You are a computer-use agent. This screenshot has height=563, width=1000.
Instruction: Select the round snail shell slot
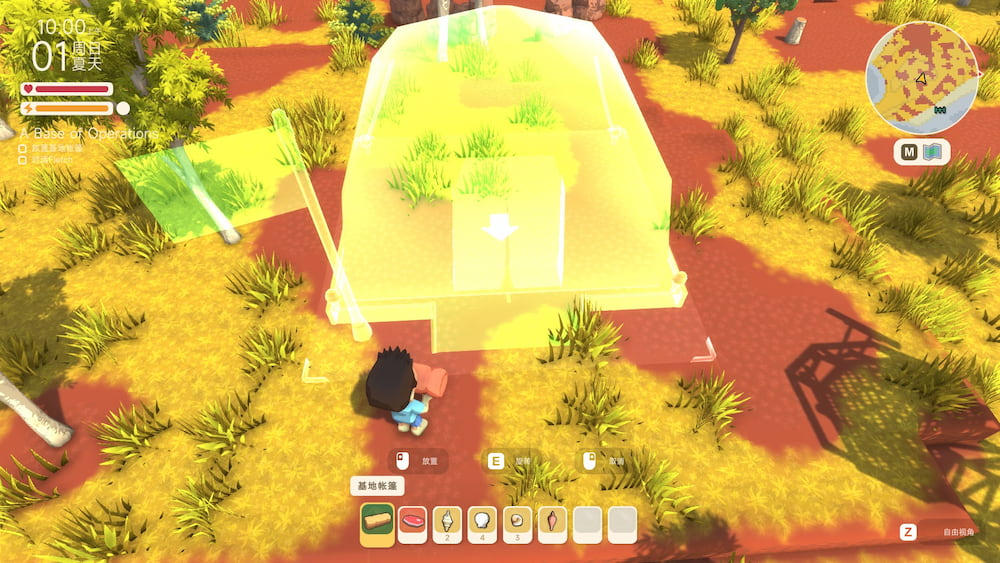517,523
